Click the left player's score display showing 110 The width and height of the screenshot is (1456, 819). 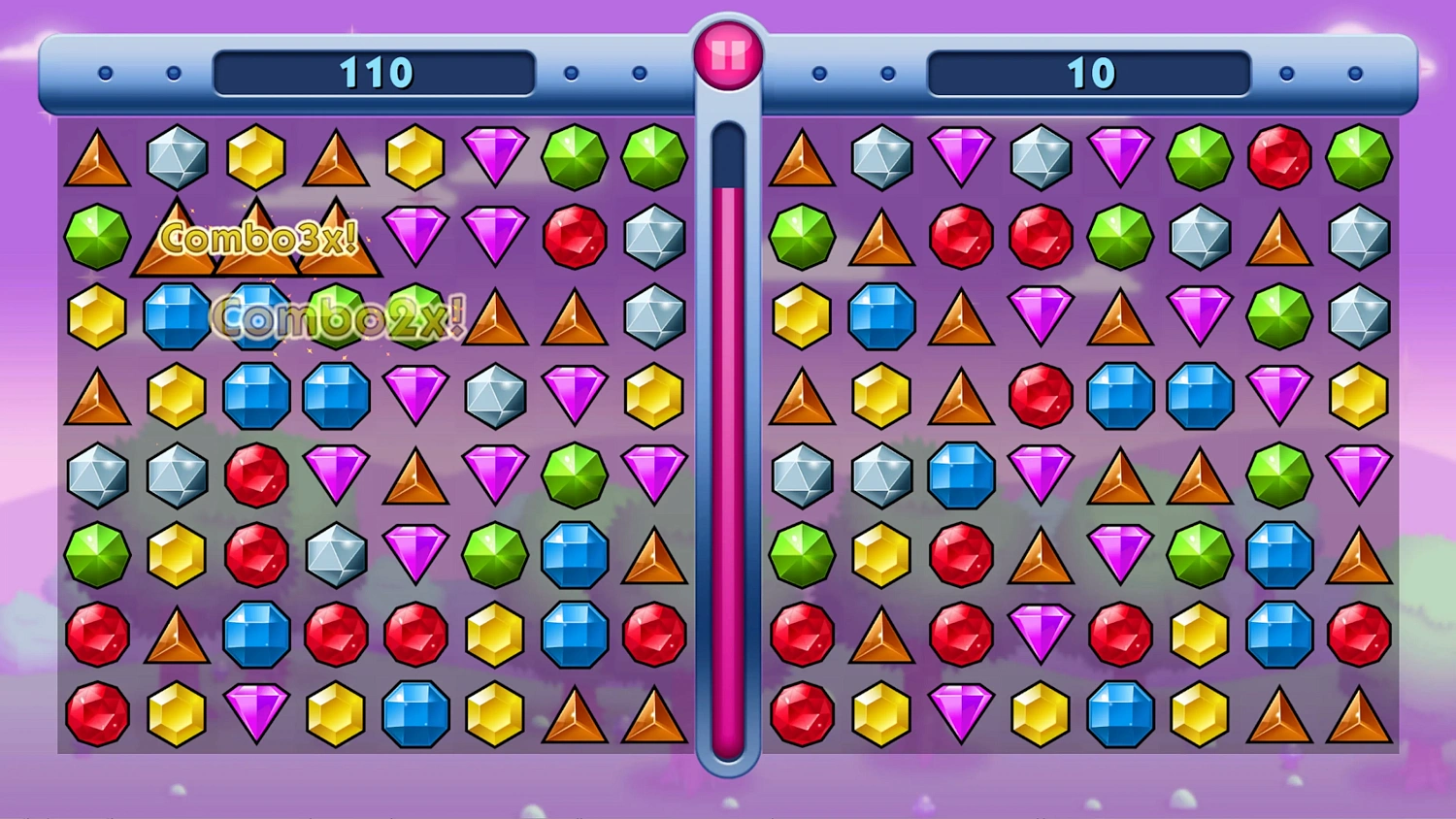click(375, 71)
